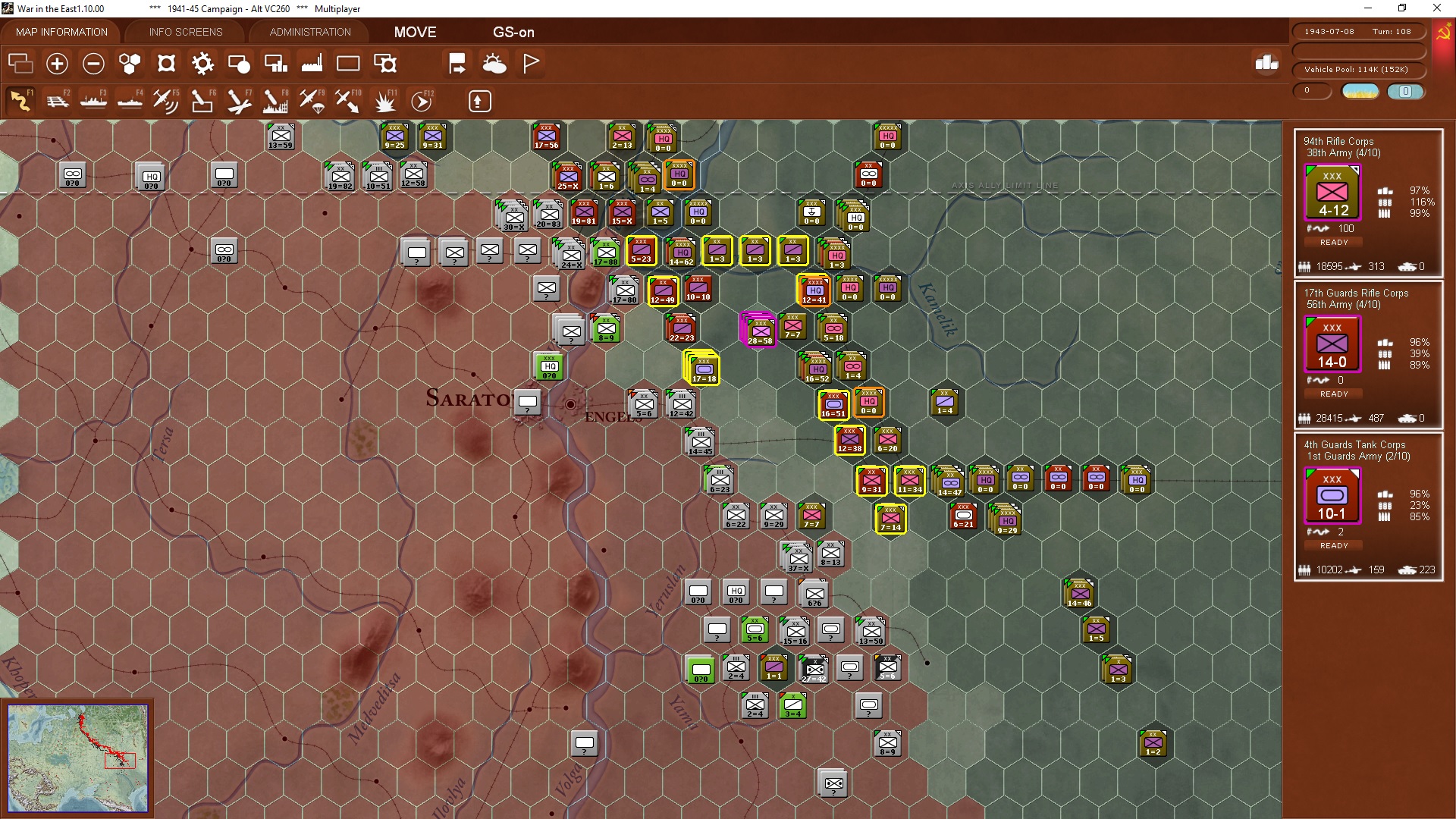Click the red viewport rectangle on the minimap
Image resolution: width=1456 pixels, height=819 pixels.
tap(121, 761)
